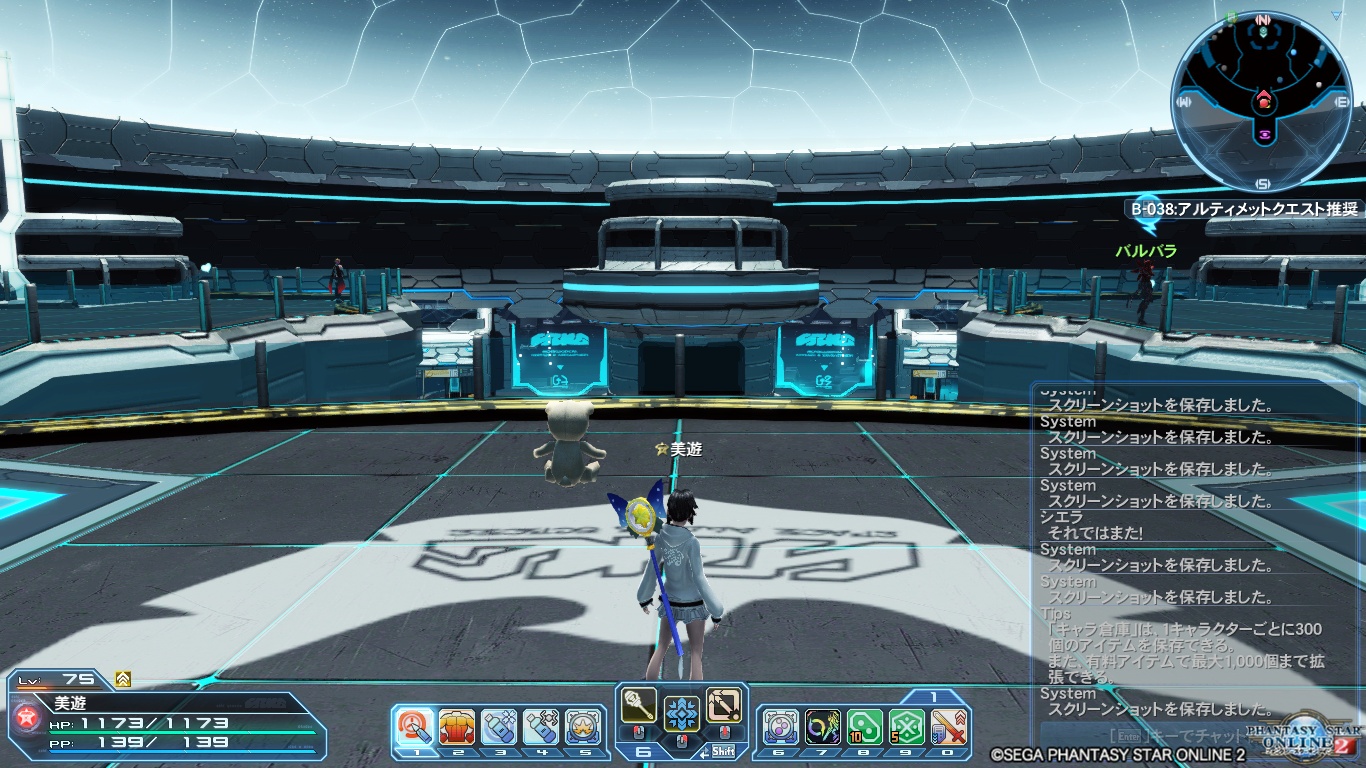This screenshot has height=768, width=1366.
Task: Click the green dimate icon labeled 10
Action: pyautogui.click(x=865, y=727)
